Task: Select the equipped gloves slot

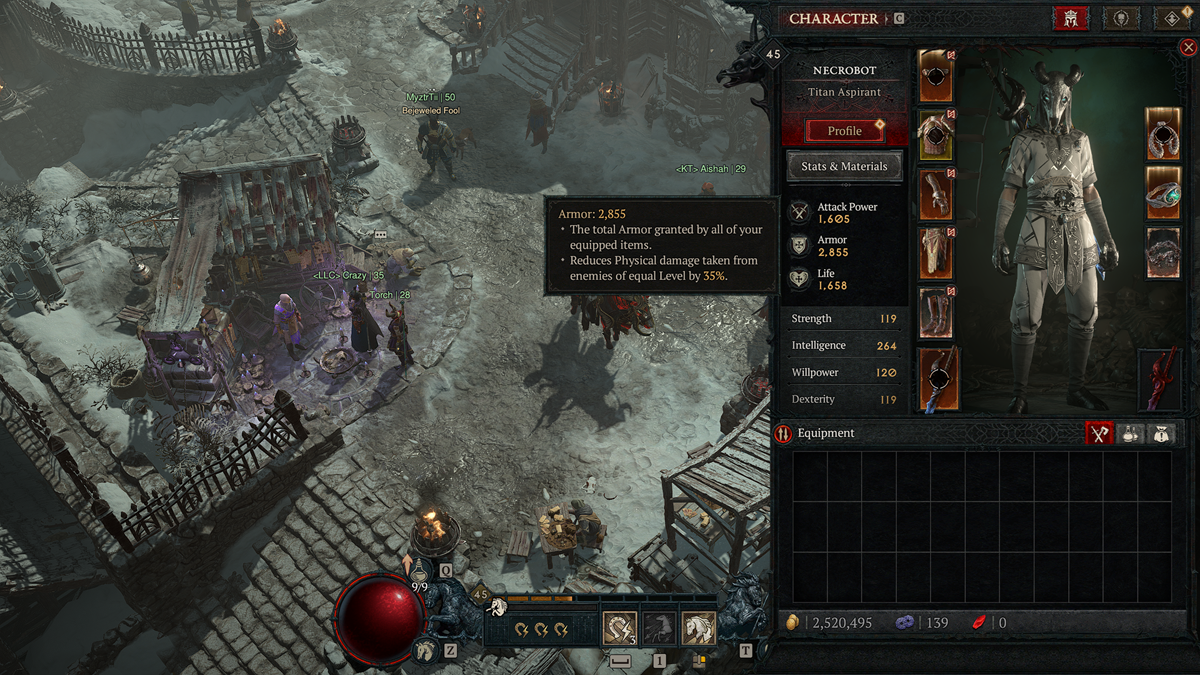Action: (936, 194)
